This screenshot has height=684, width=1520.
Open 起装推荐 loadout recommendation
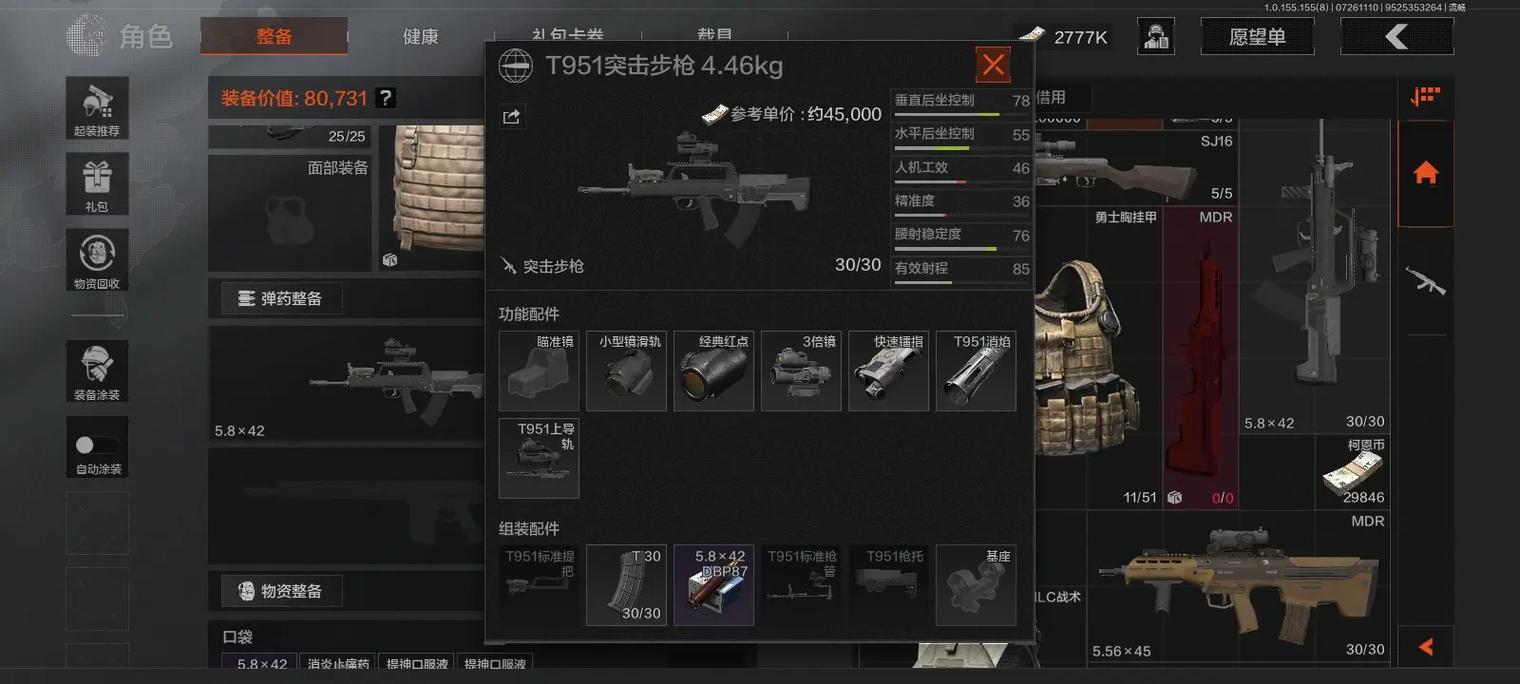coord(97,108)
